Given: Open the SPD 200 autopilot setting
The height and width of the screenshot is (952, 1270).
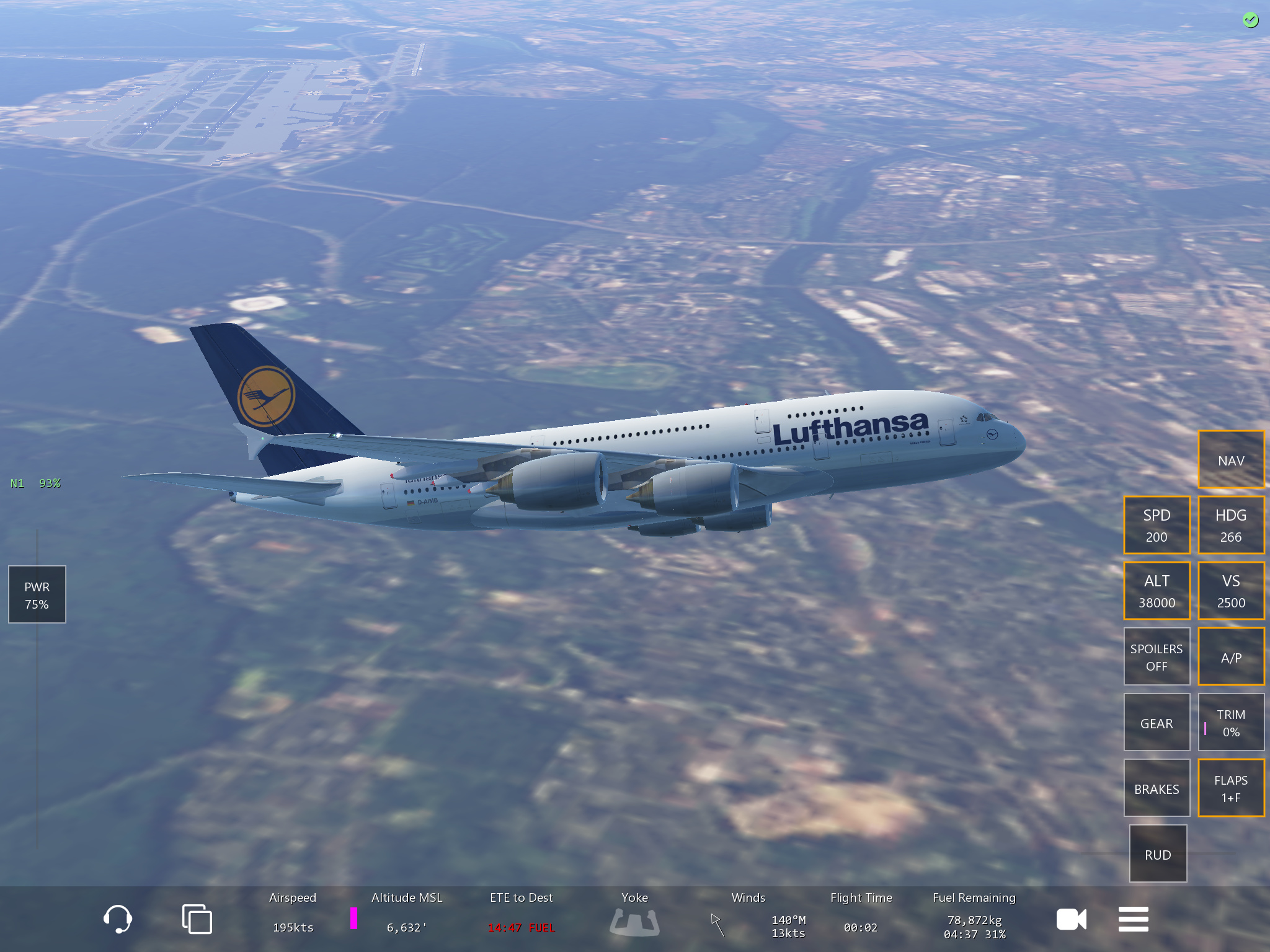Looking at the screenshot, I should [1157, 525].
